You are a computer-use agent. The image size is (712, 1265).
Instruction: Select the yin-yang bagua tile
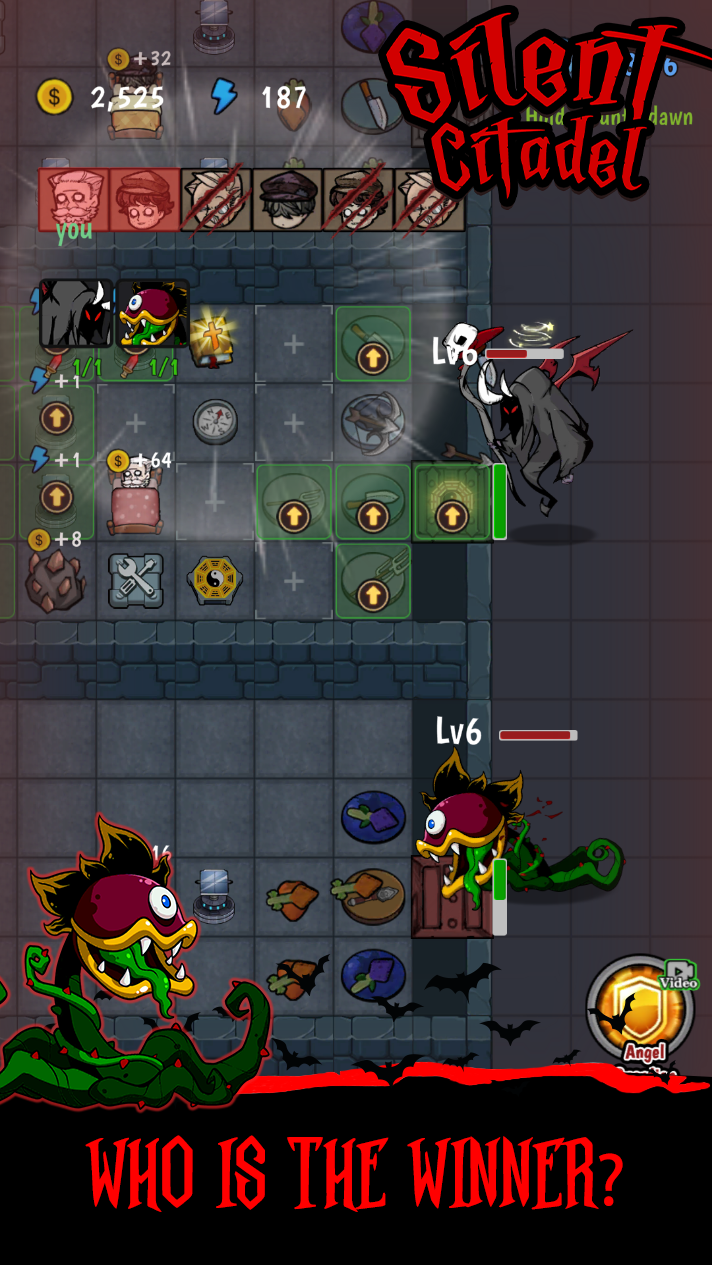tap(214, 580)
